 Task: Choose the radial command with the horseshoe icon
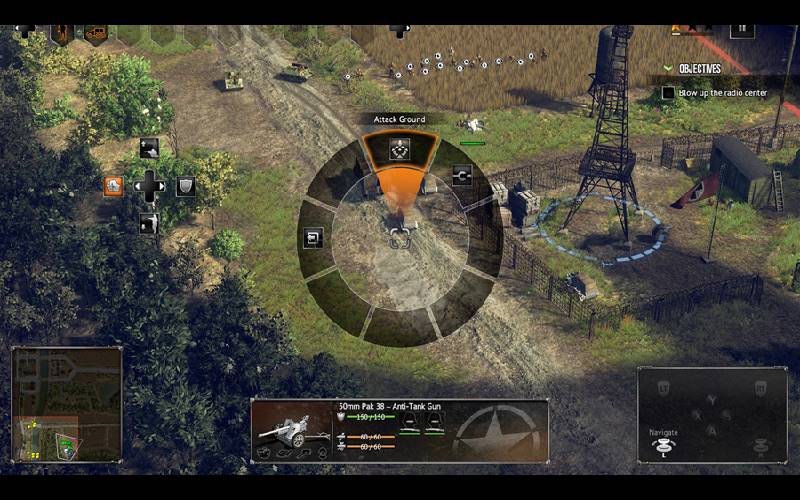click(x=461, y=176)
